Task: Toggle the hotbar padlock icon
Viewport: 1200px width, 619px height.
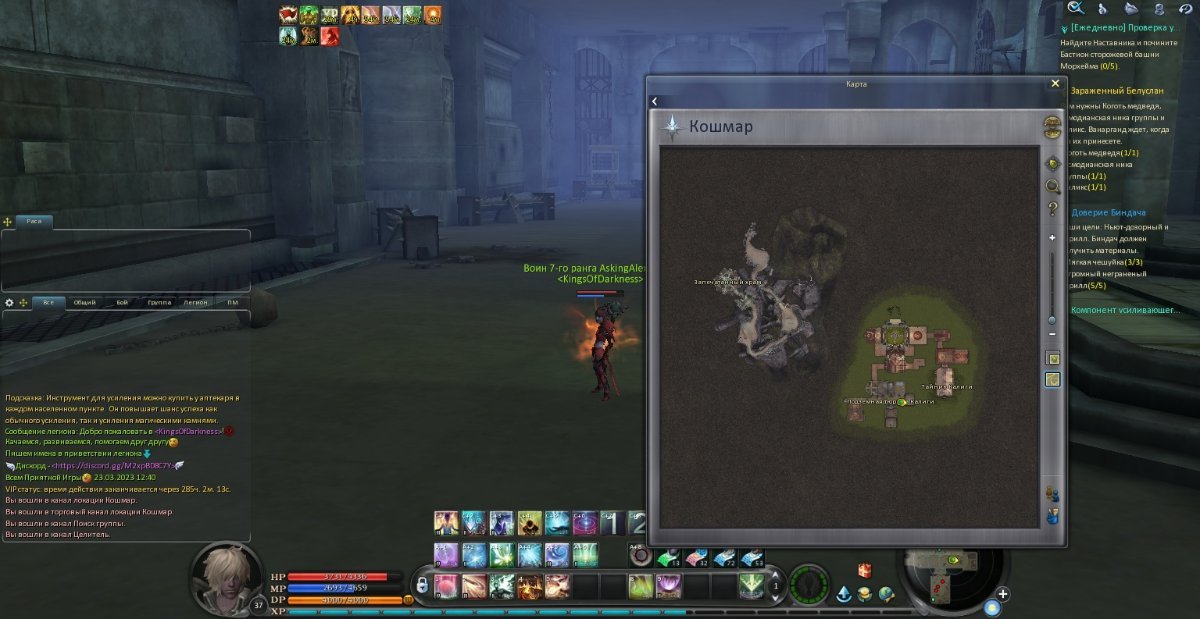Action: pyautogui.click(x=423, y=583)
